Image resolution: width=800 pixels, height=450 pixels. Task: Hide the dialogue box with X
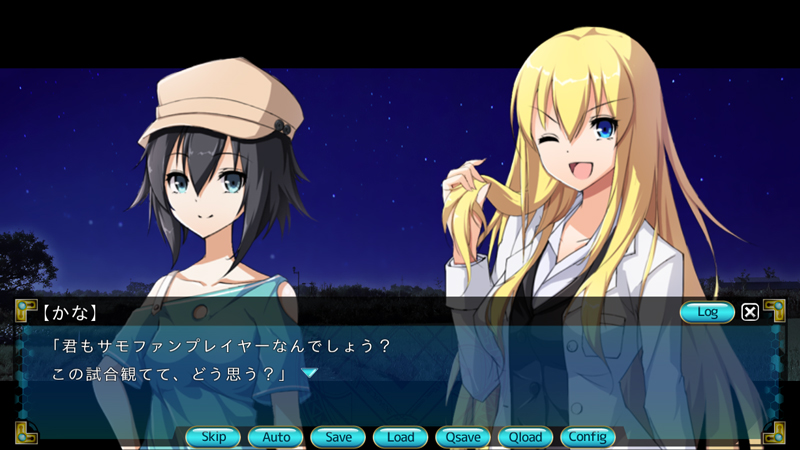[x=750, y=312]
